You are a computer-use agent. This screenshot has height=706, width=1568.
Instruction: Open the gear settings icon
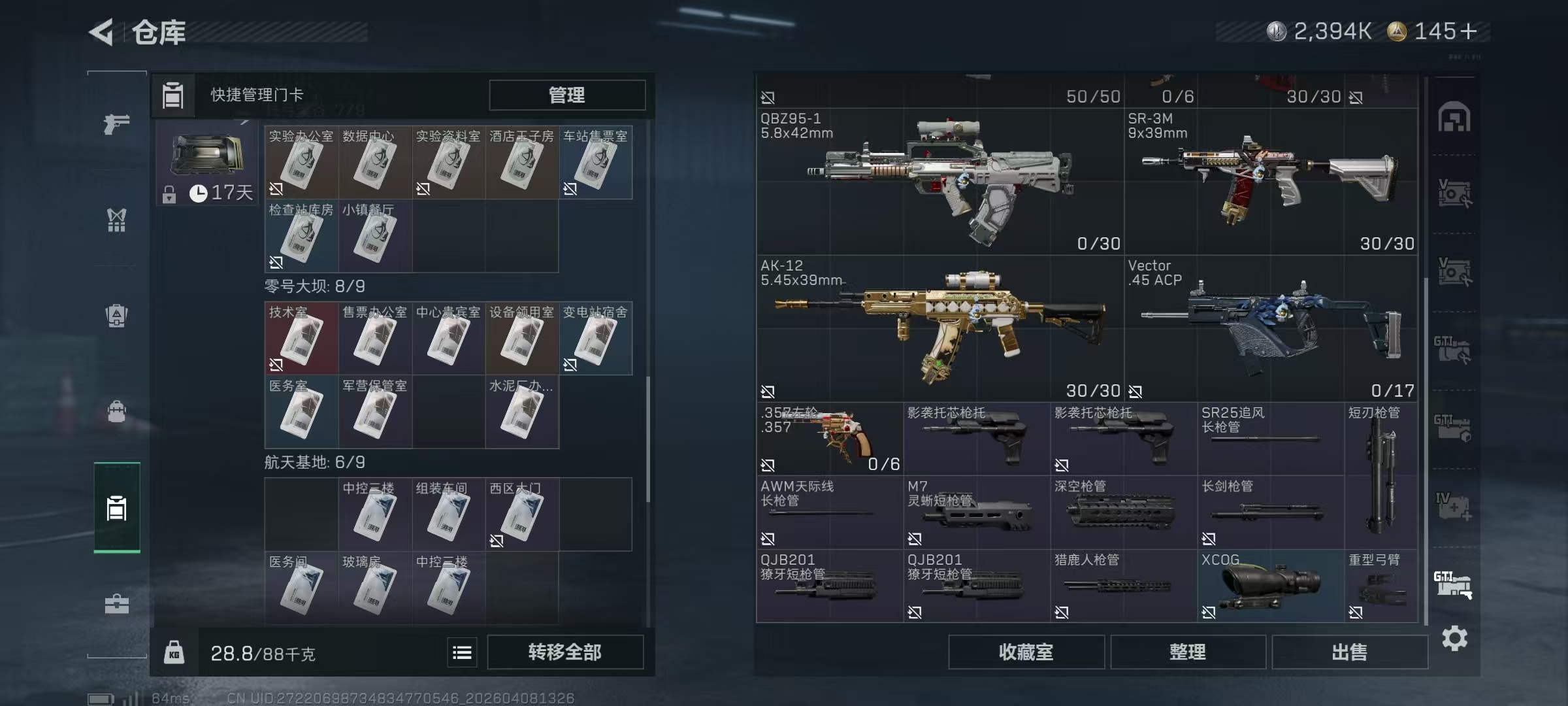tap(1454, 638)
